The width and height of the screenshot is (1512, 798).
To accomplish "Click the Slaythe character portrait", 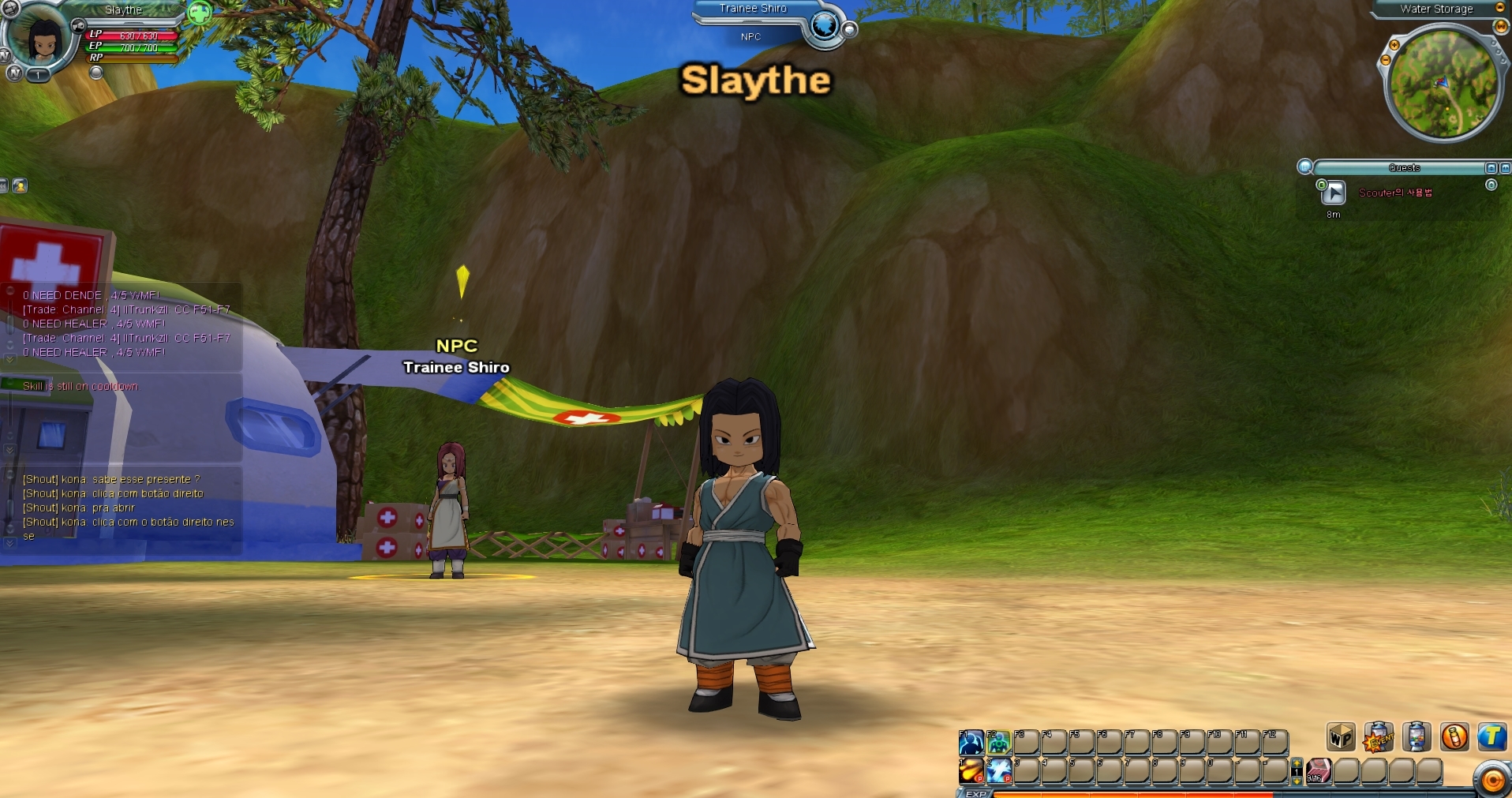I will point(43,38).
